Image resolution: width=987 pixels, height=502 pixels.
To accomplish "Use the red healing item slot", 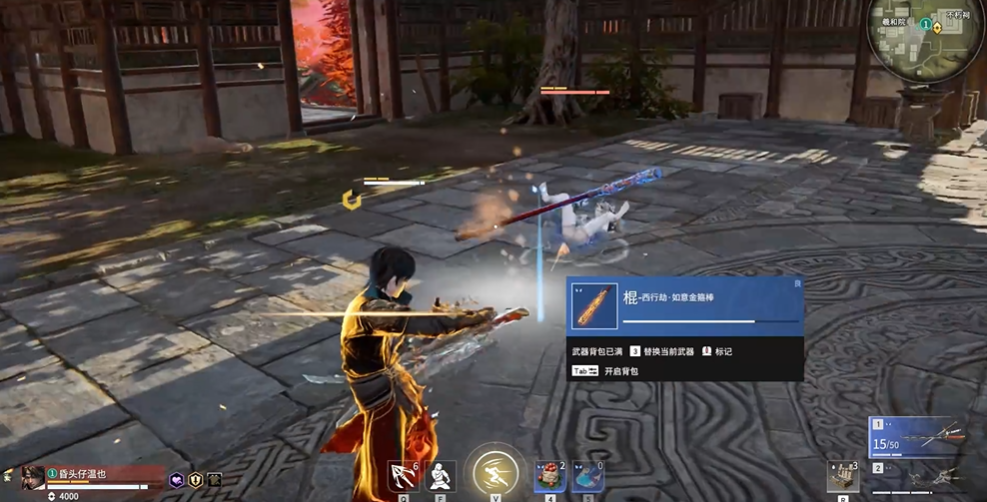I will point(549,475).
